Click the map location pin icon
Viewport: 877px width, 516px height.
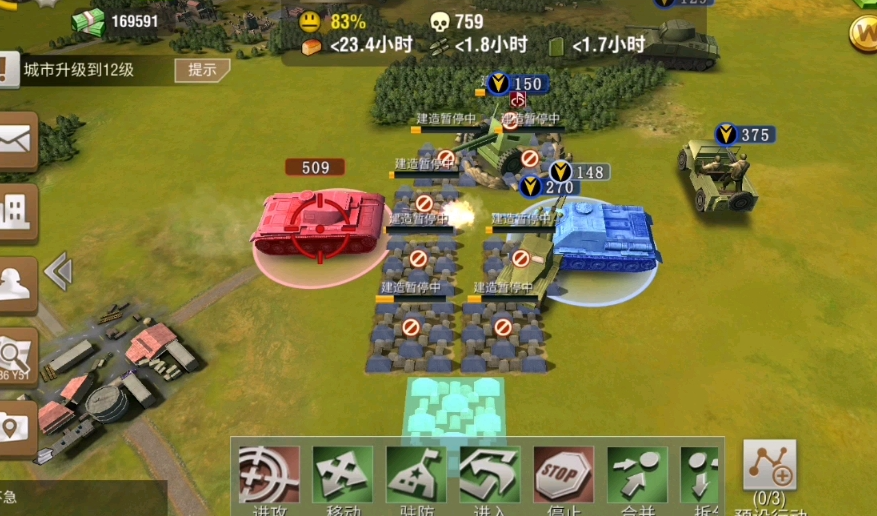coord(16,427)
